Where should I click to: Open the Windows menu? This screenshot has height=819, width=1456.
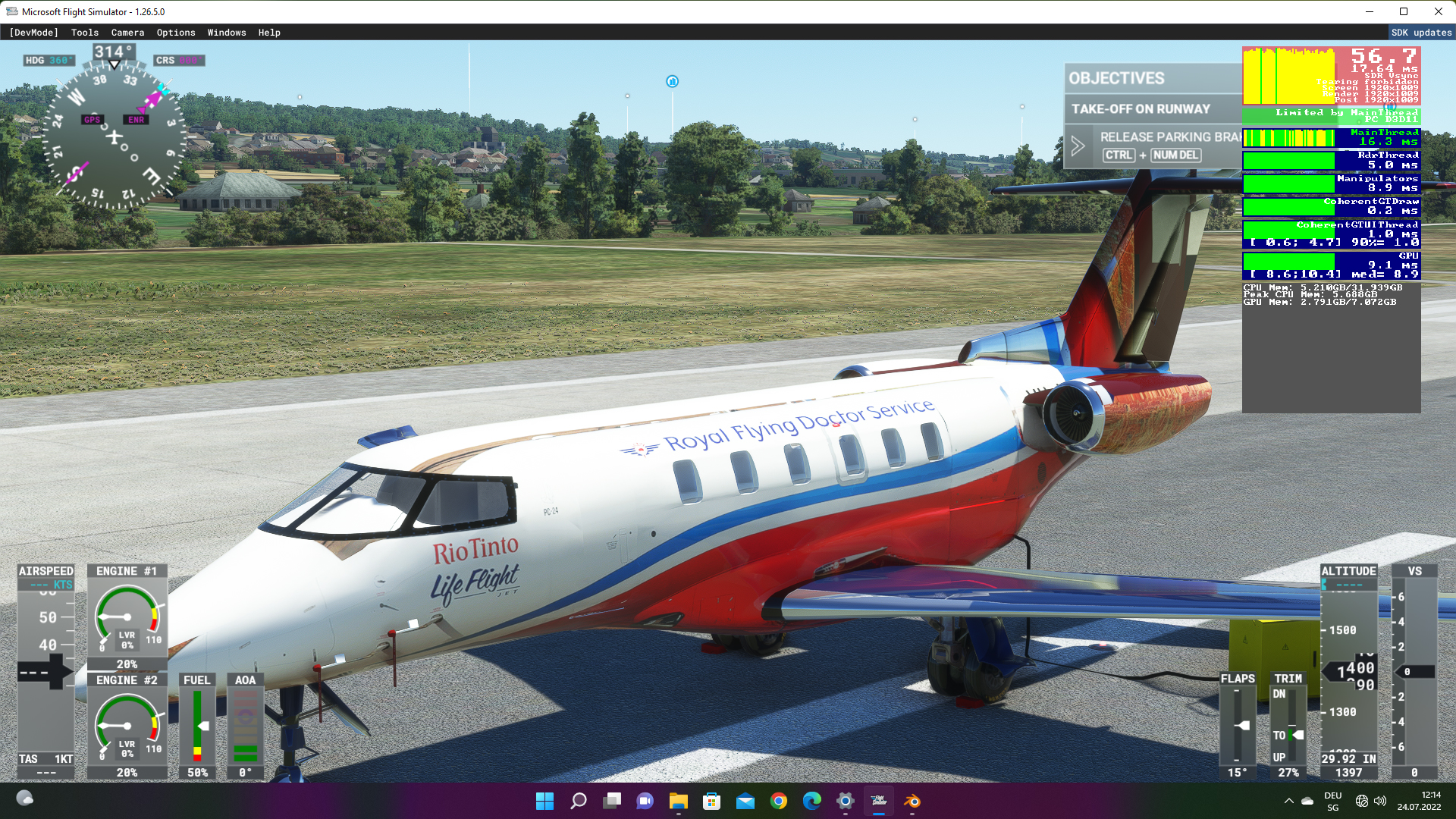pyautogui.click(x=227, y=33)
